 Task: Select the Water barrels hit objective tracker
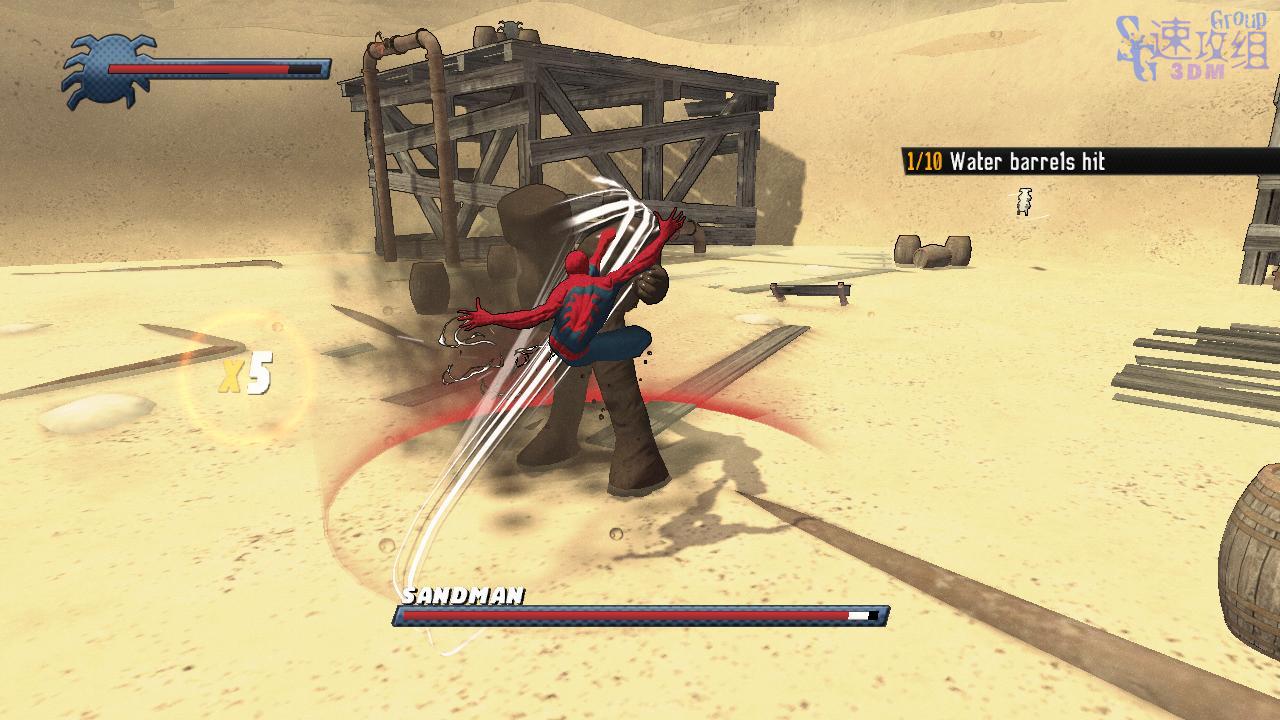(1005, 161)
